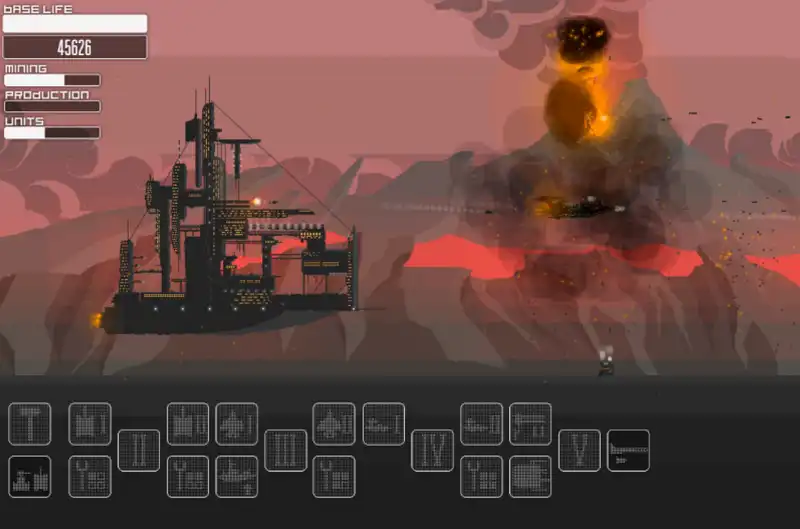Activate the Roman numeral IV button

tap(432, 450)
